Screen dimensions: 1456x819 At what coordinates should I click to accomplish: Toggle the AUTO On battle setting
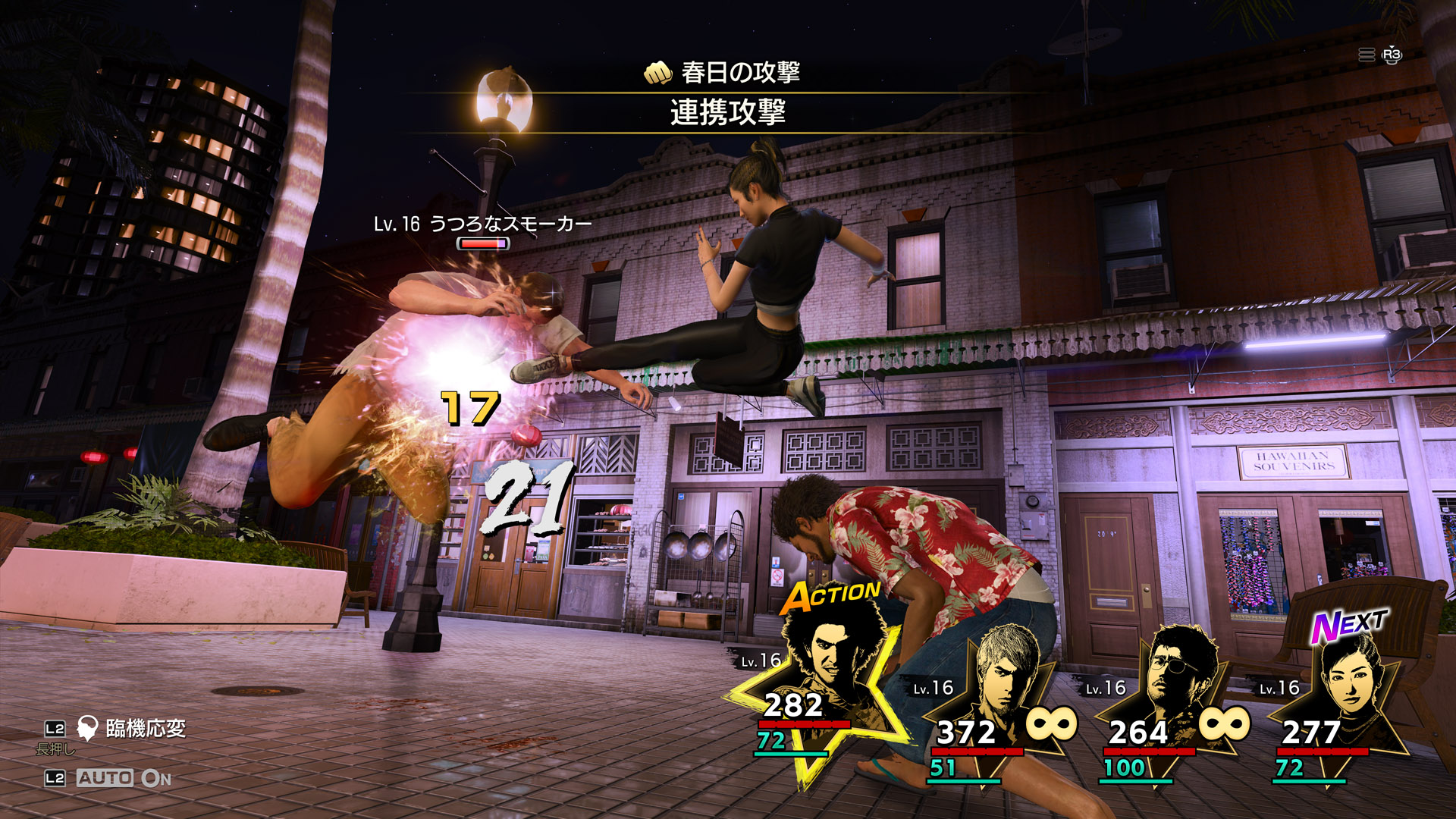pos(123,778)
